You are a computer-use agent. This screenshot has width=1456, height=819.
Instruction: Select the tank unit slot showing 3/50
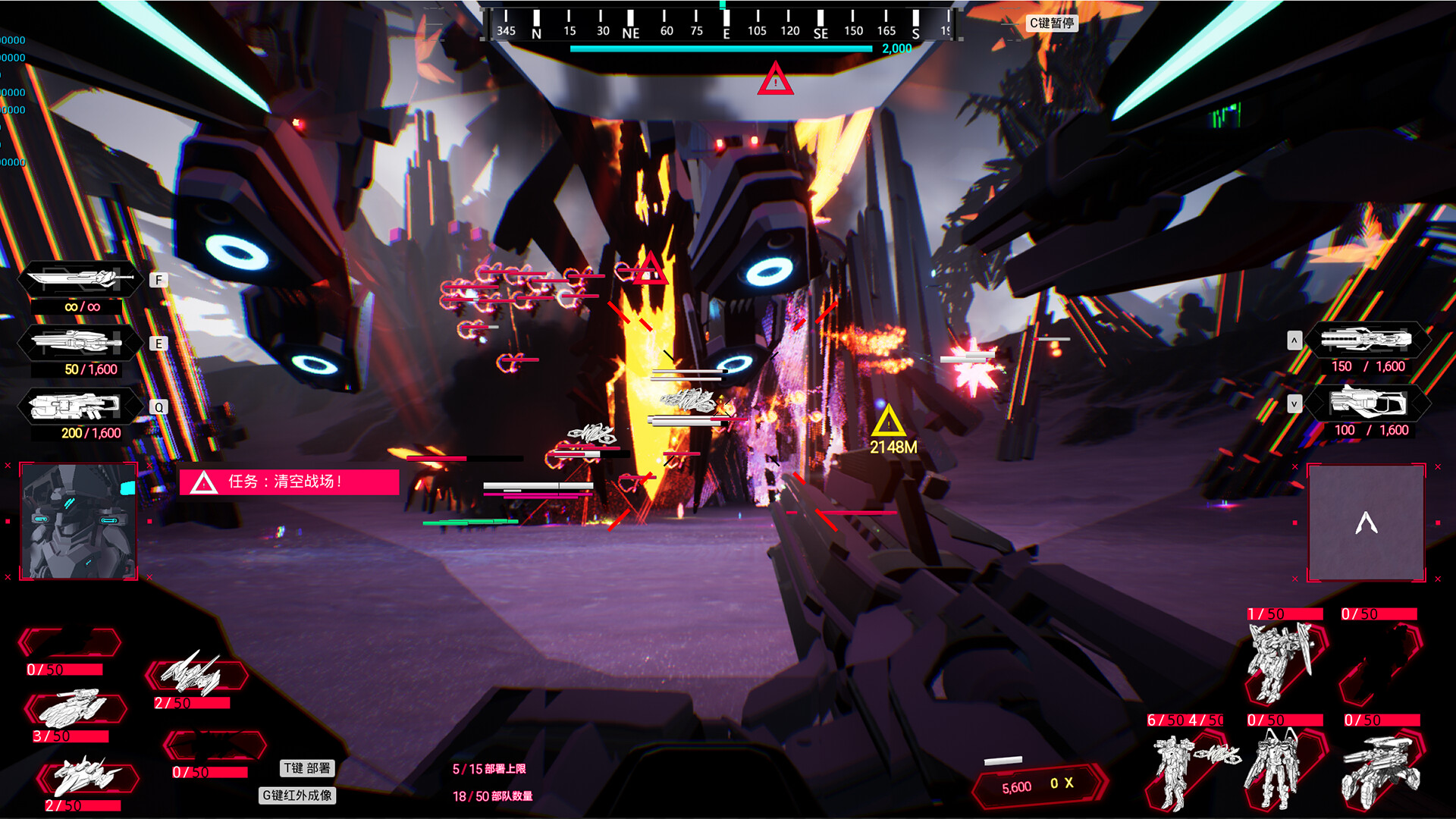pos(74,710)
